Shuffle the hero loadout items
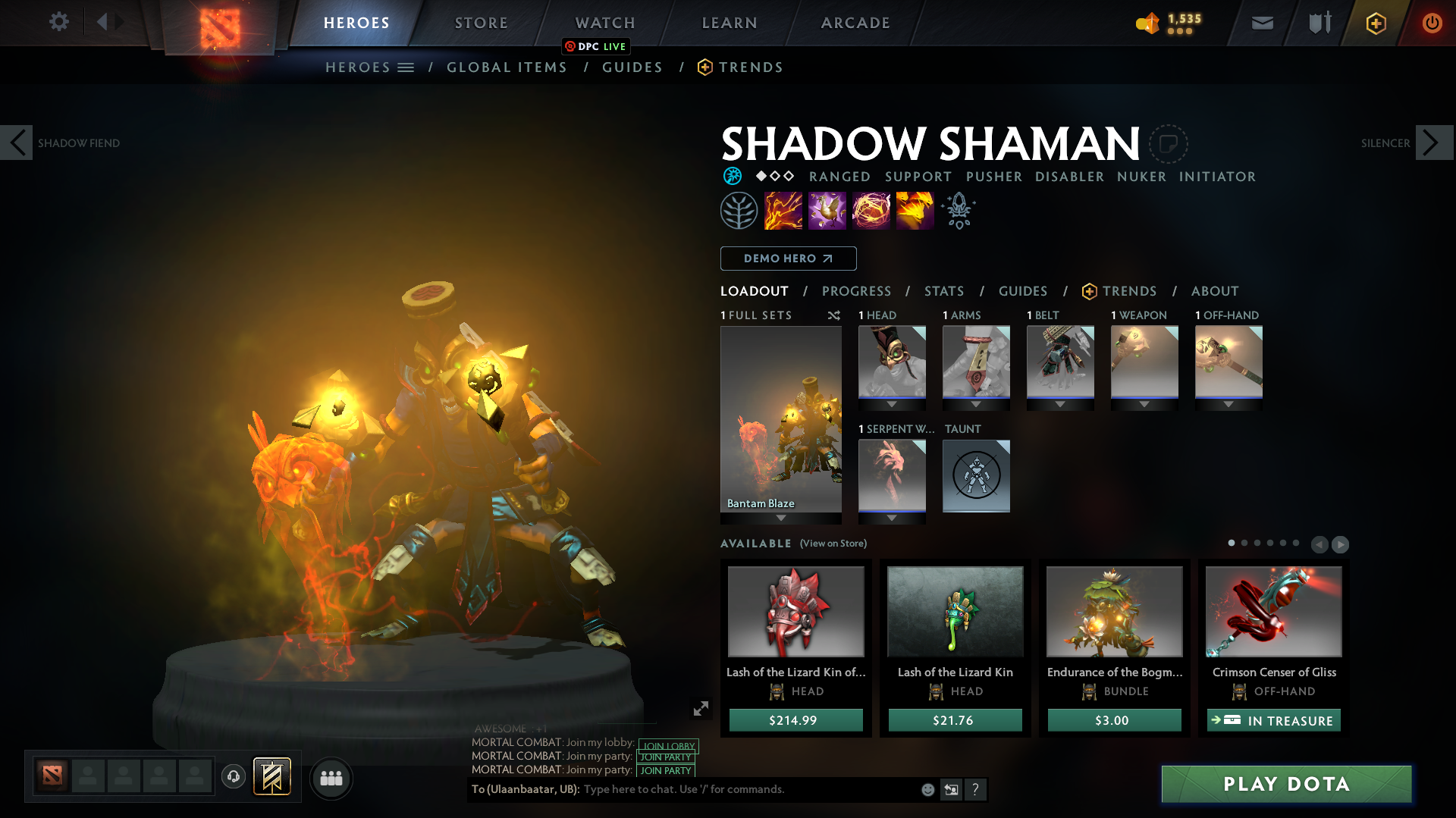Screen dimensions: 1456x818 click(x=833, y=315)
